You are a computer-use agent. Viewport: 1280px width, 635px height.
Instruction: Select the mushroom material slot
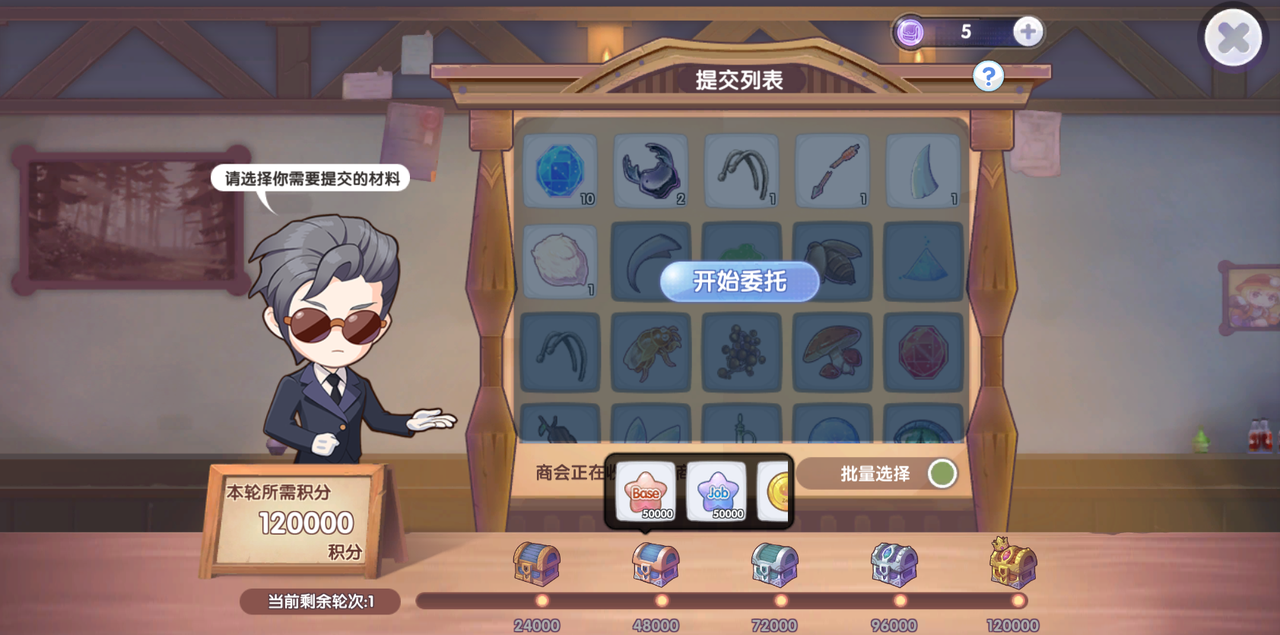point(832,351)
